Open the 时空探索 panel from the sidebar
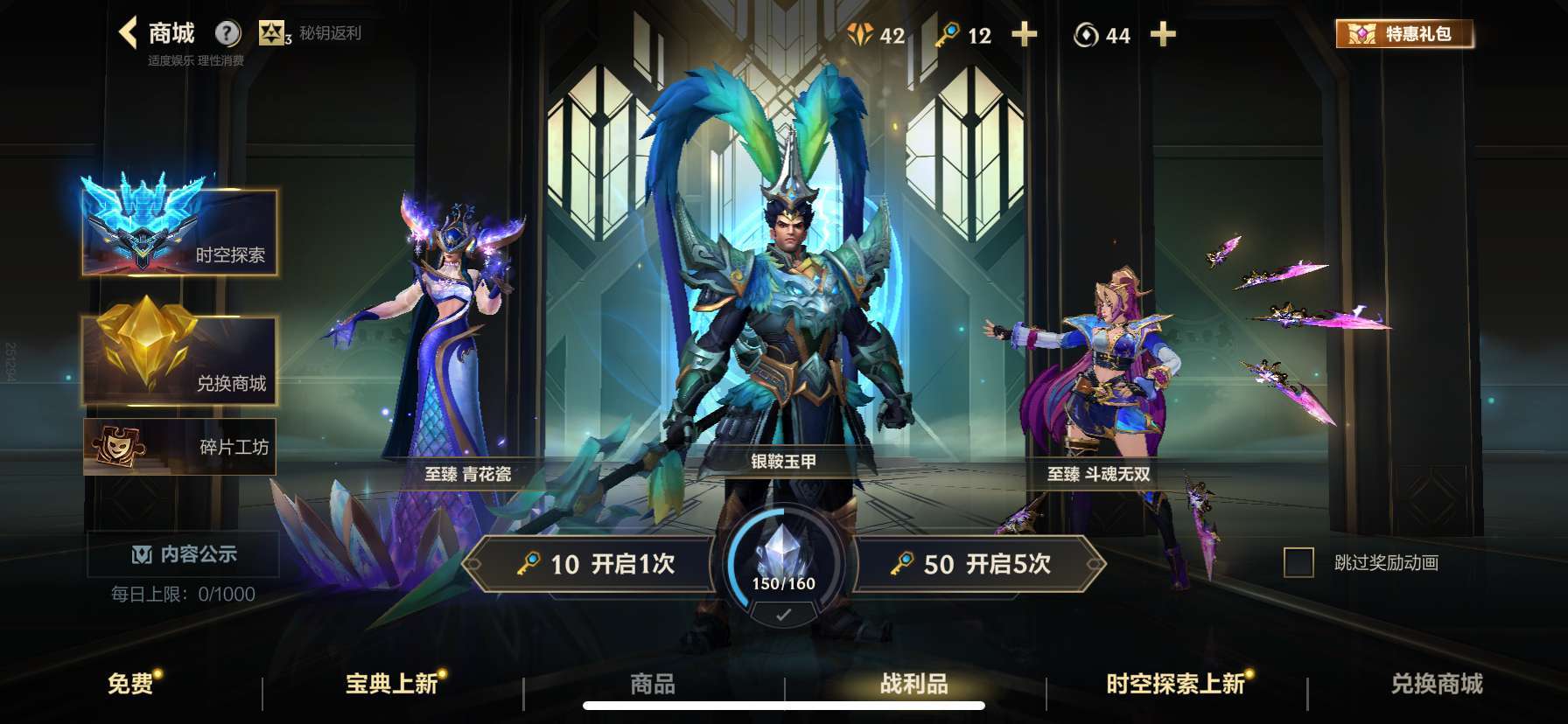Viewport: 1568px width, 724px height. tap(179, 233)
